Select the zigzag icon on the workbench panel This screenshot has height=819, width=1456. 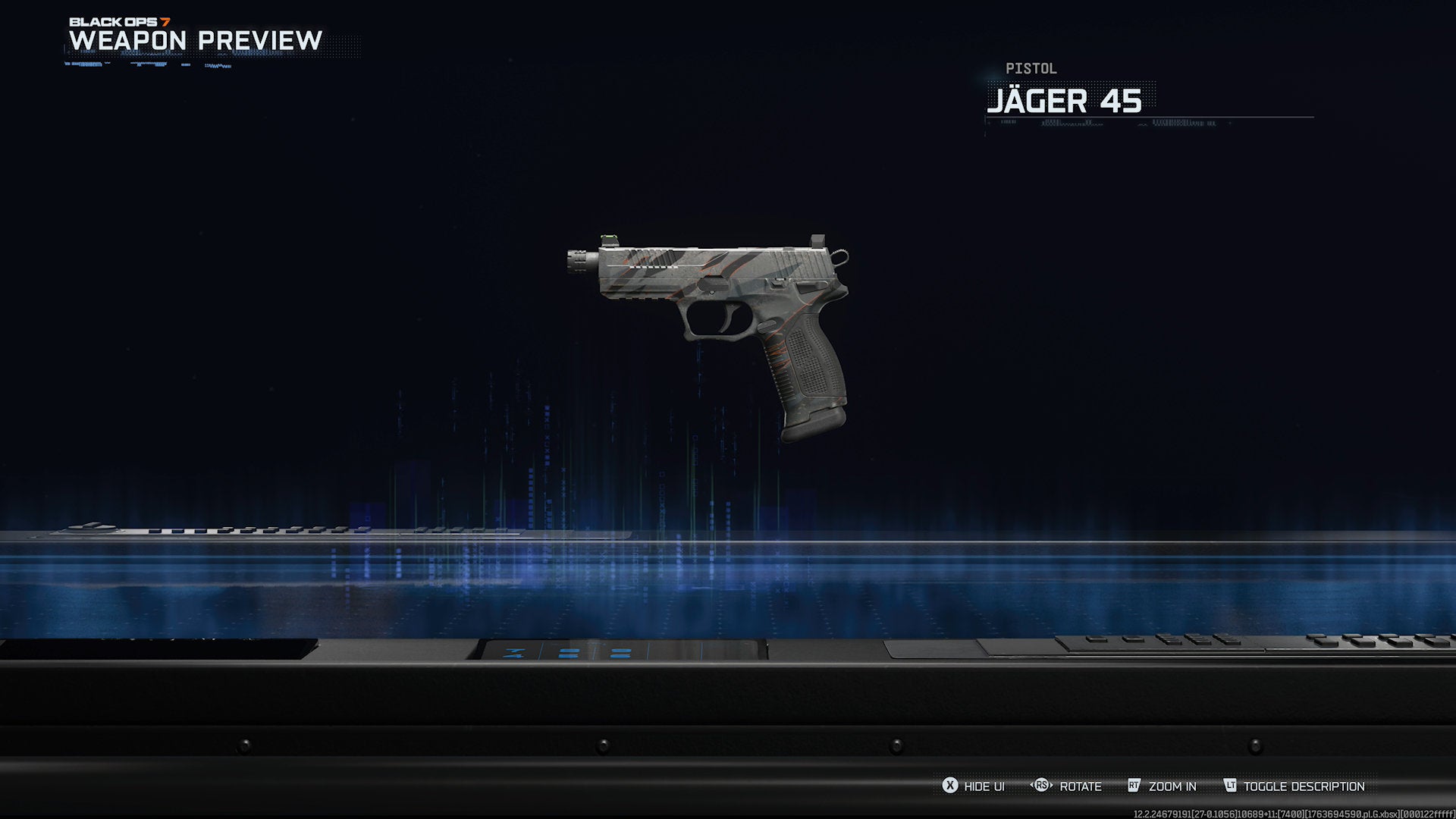514,652
